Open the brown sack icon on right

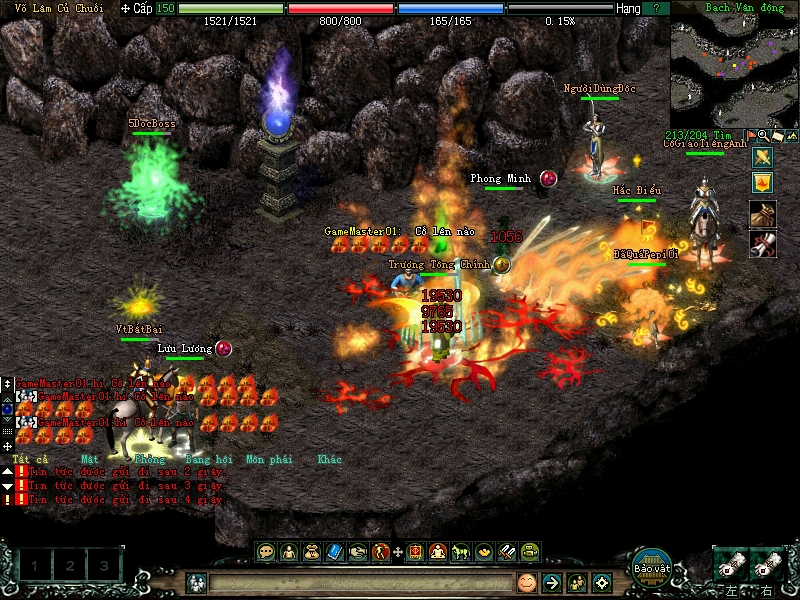[x=762, y=213]
